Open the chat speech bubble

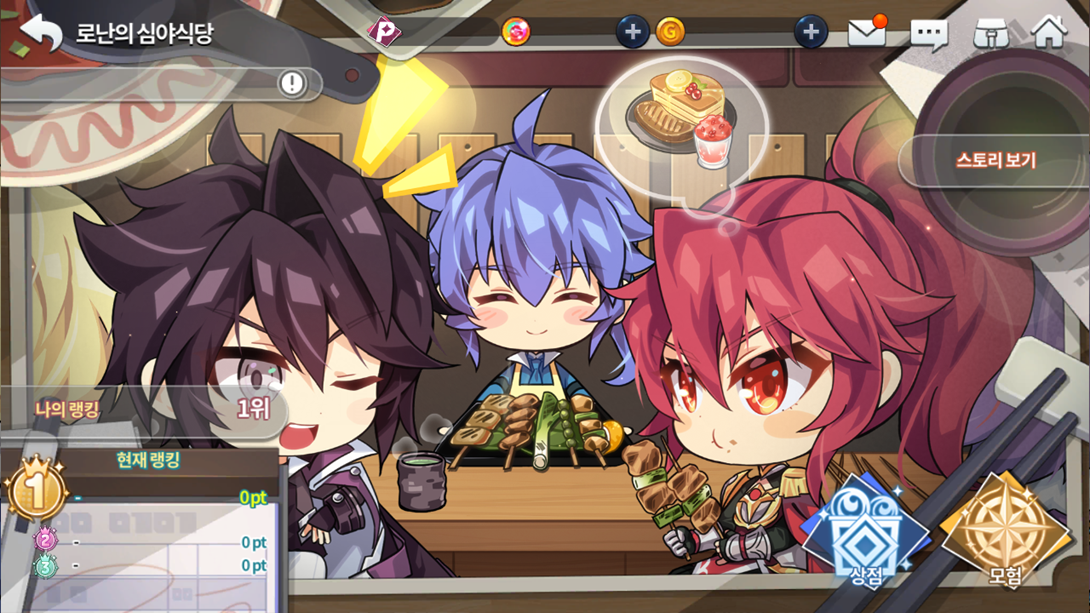[928, 34]
